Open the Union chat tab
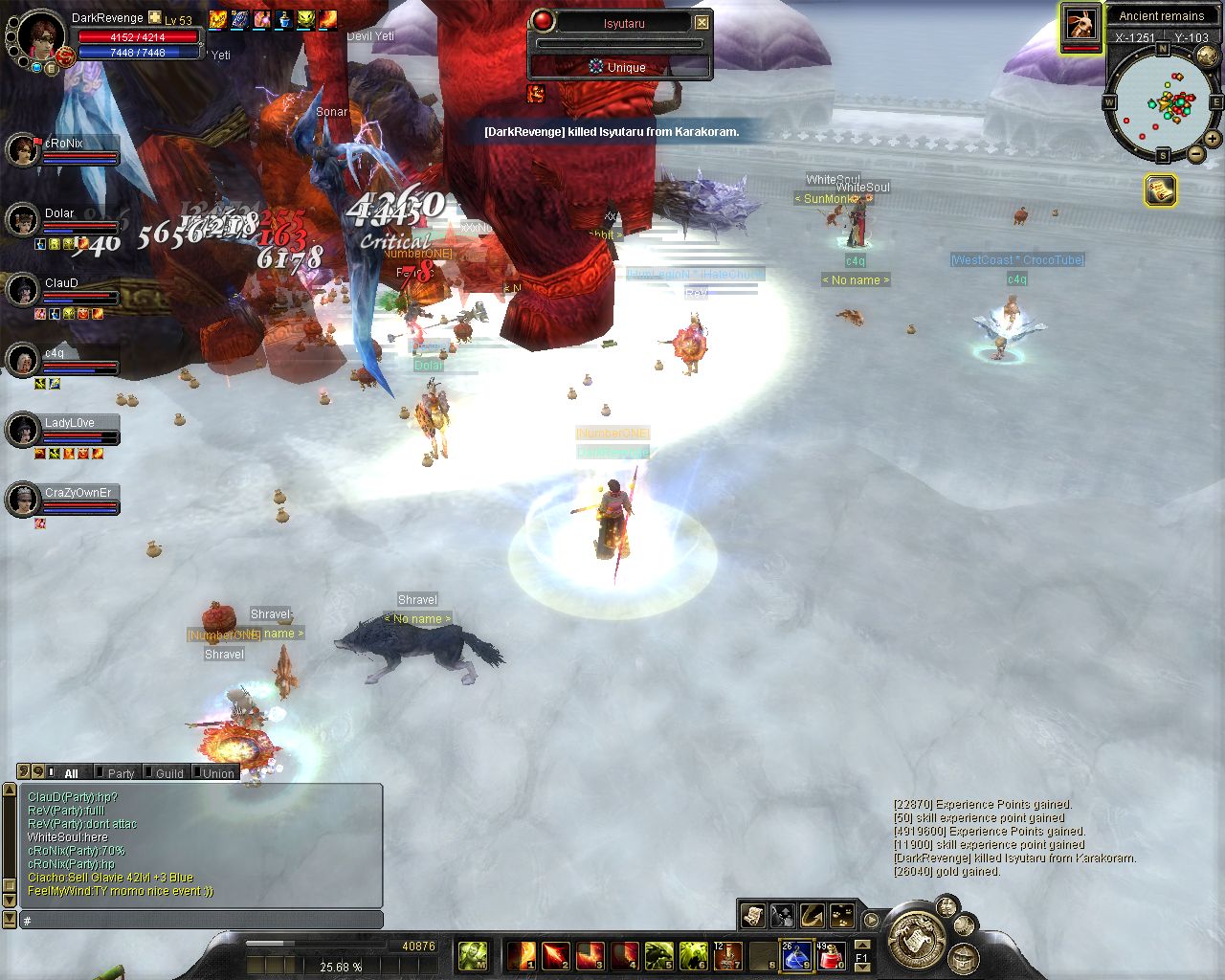Viewport: 1225px width, 980px height. (218, 773)
